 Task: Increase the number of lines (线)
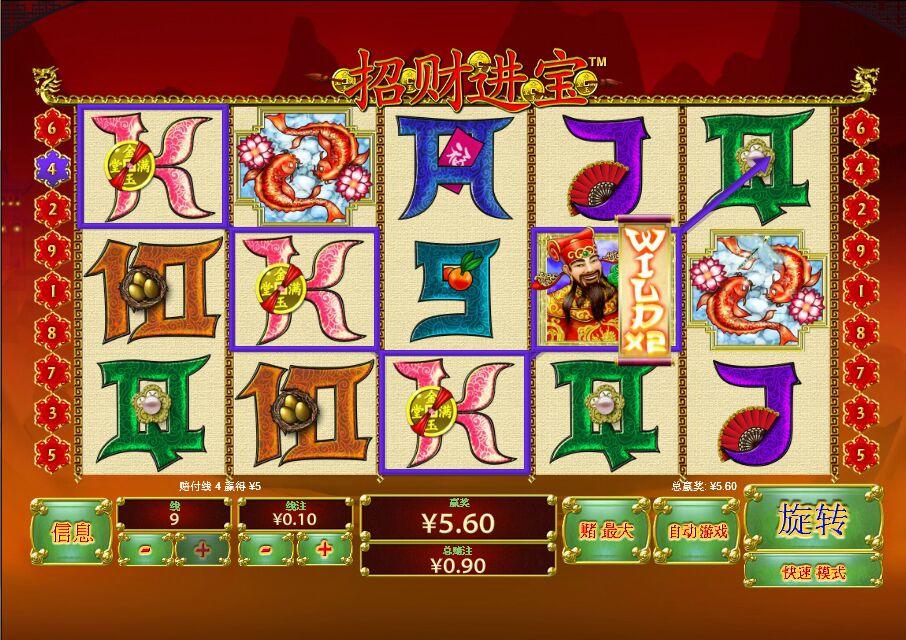202,549
